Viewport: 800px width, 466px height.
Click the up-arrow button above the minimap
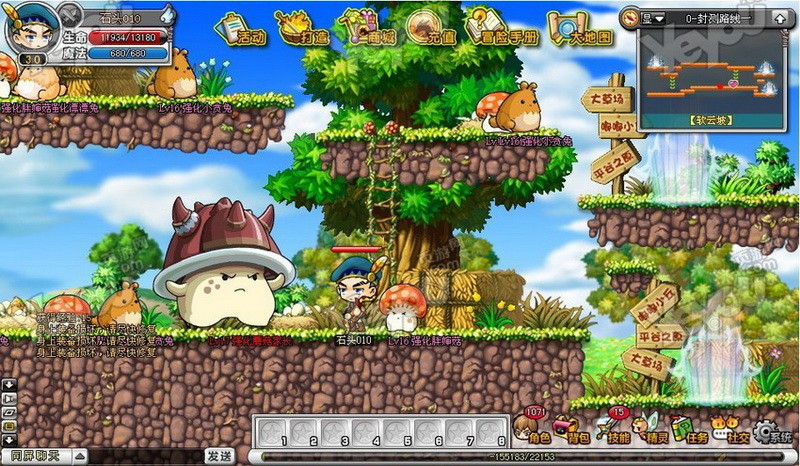[777, 18]
